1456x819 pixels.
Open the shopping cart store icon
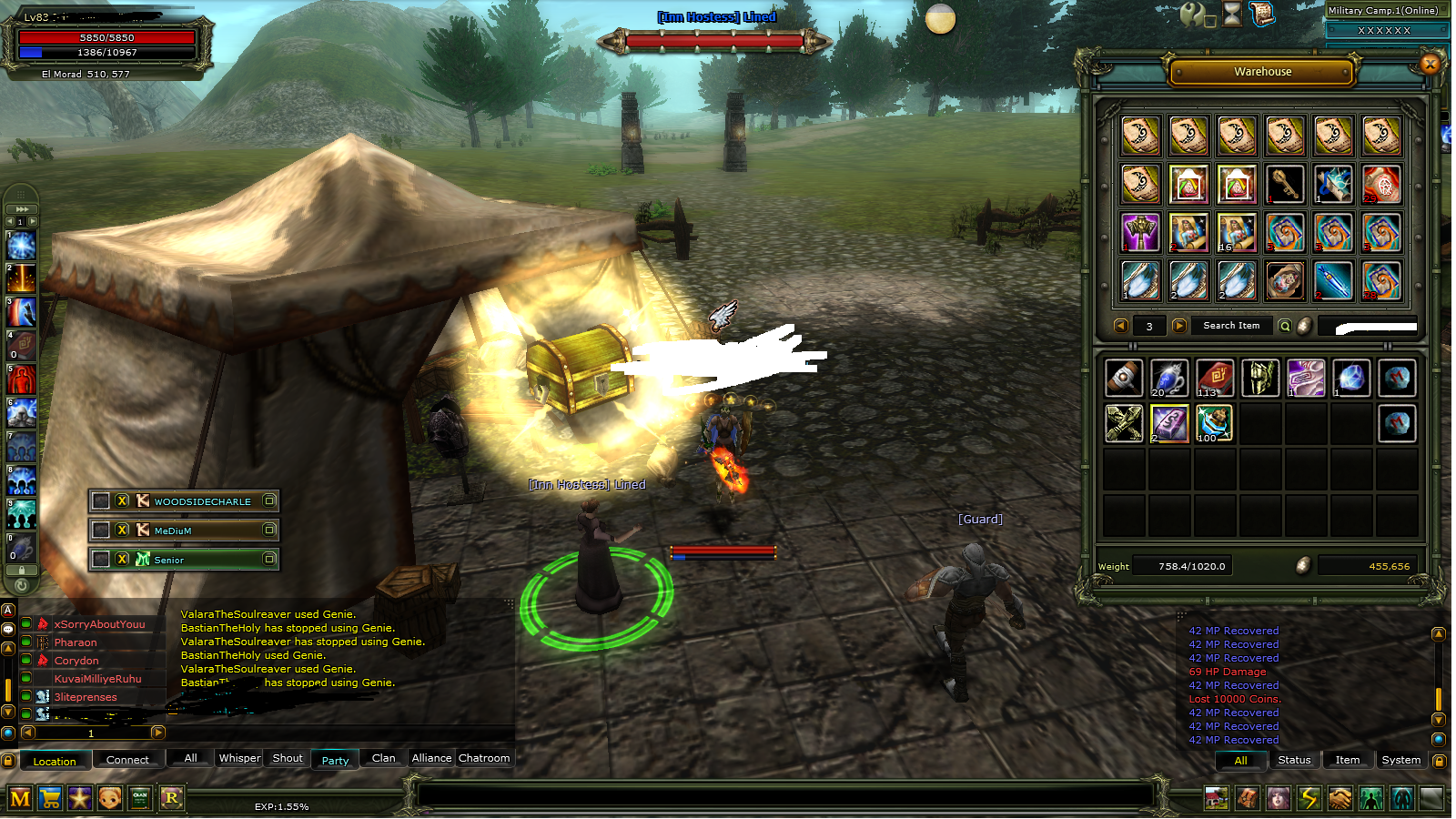[x=50, y=799]
